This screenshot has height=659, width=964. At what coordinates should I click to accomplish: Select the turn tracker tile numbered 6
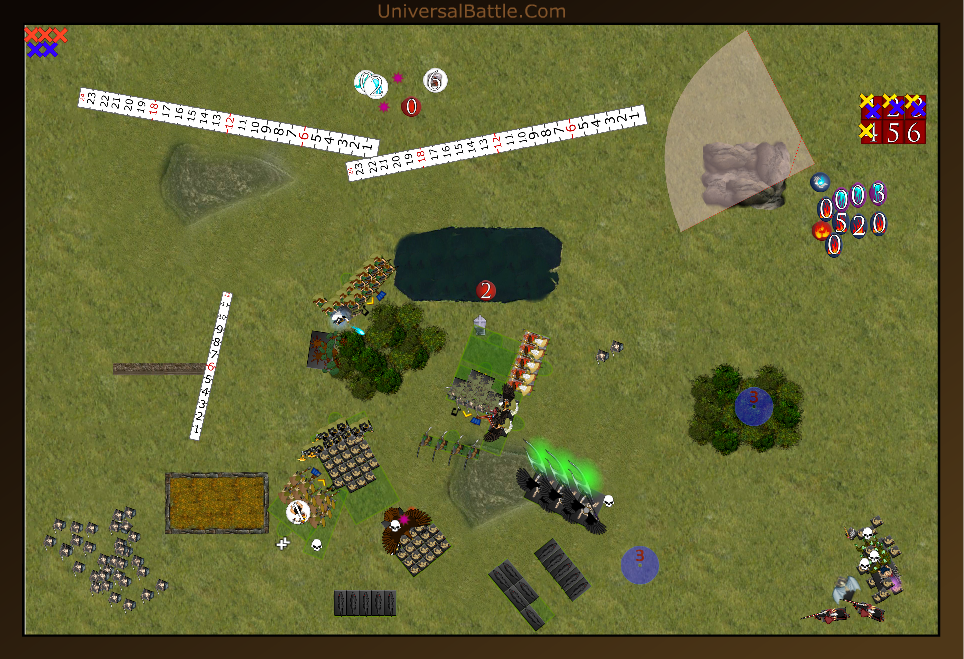point(914,132)
